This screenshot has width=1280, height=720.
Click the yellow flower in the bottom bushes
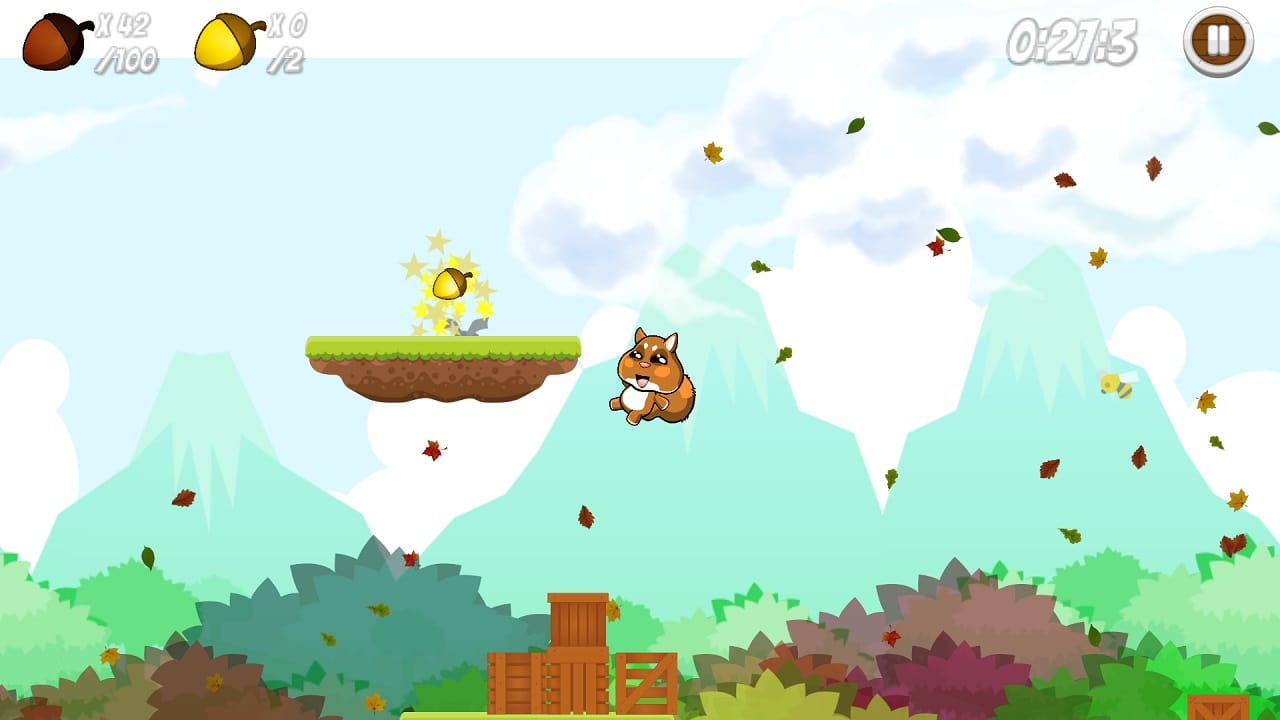pos(377,700)
